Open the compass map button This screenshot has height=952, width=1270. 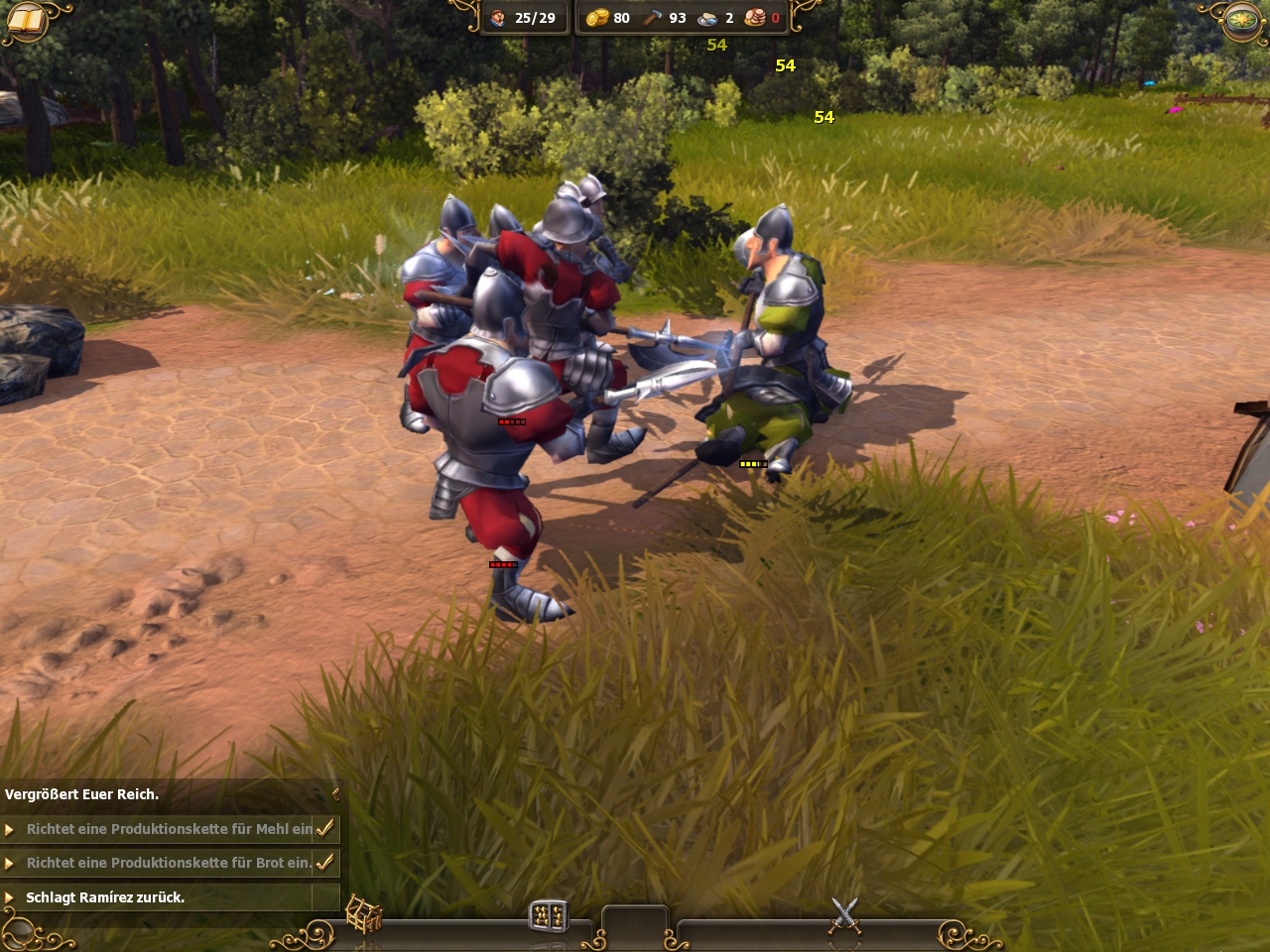[x=1241, y=21]
